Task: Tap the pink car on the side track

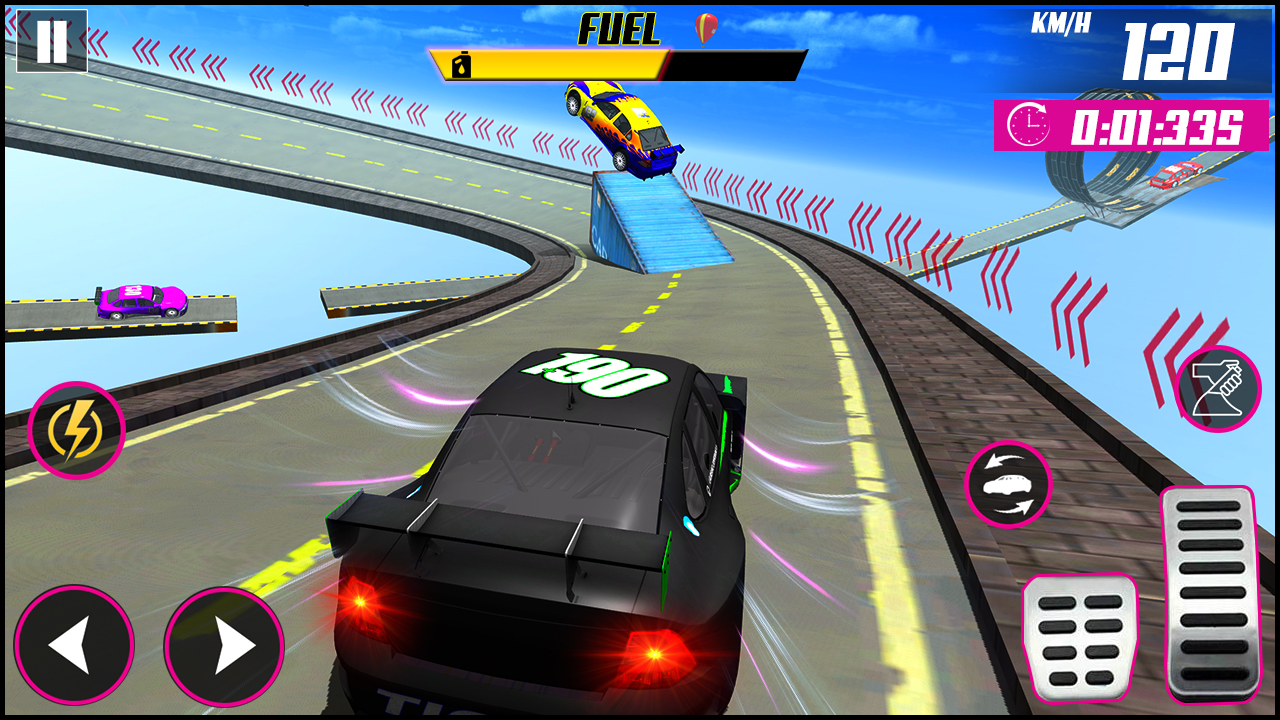Action: 142,303
